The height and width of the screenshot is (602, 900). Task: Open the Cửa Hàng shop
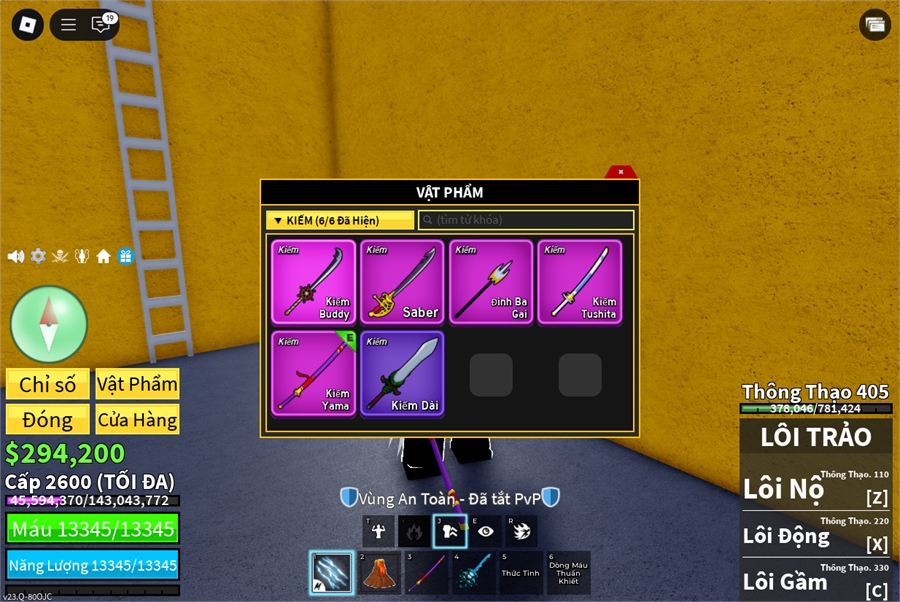tap(137, 419)
